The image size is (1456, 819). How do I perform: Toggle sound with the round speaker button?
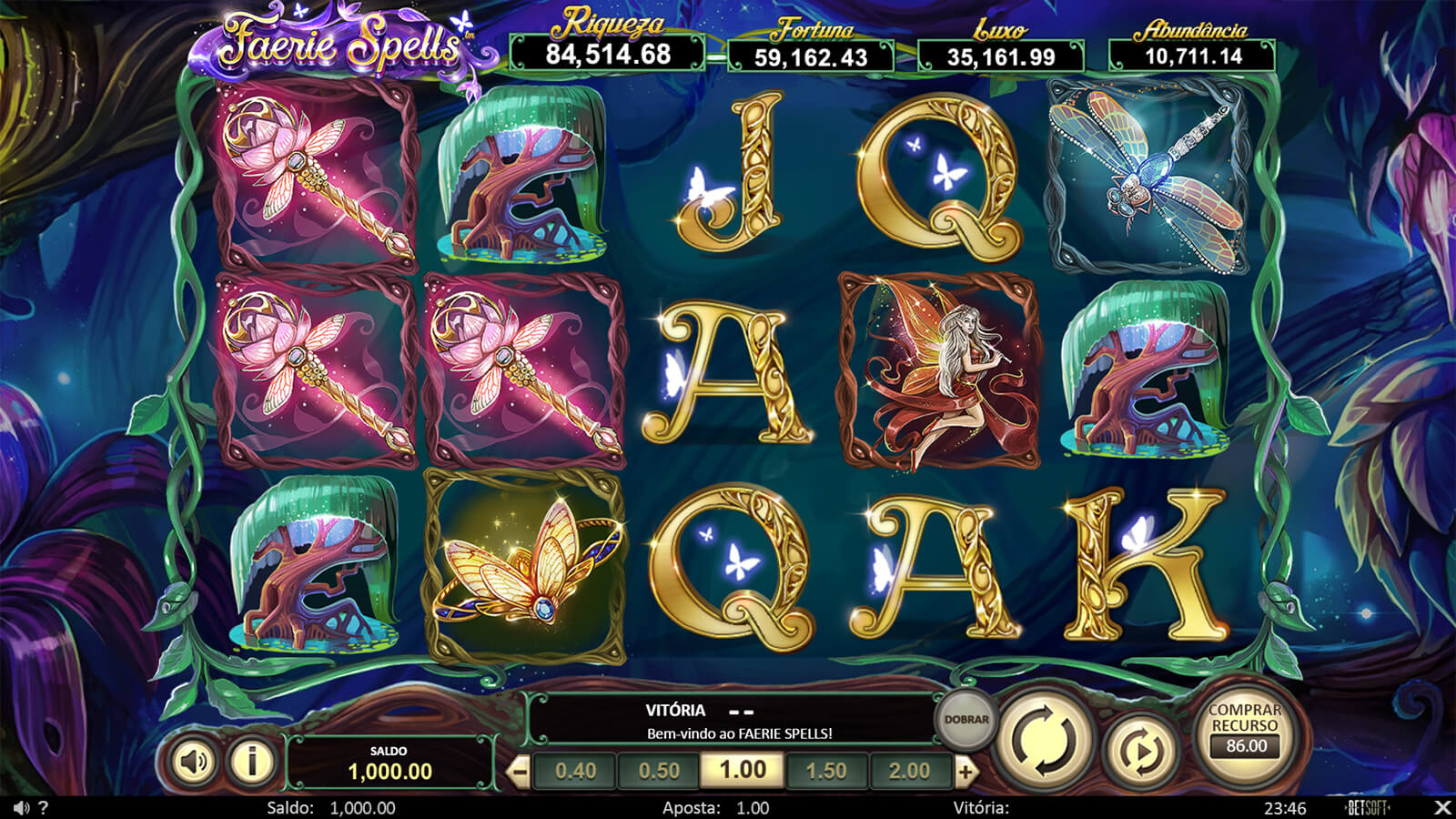tap(193, 761)
